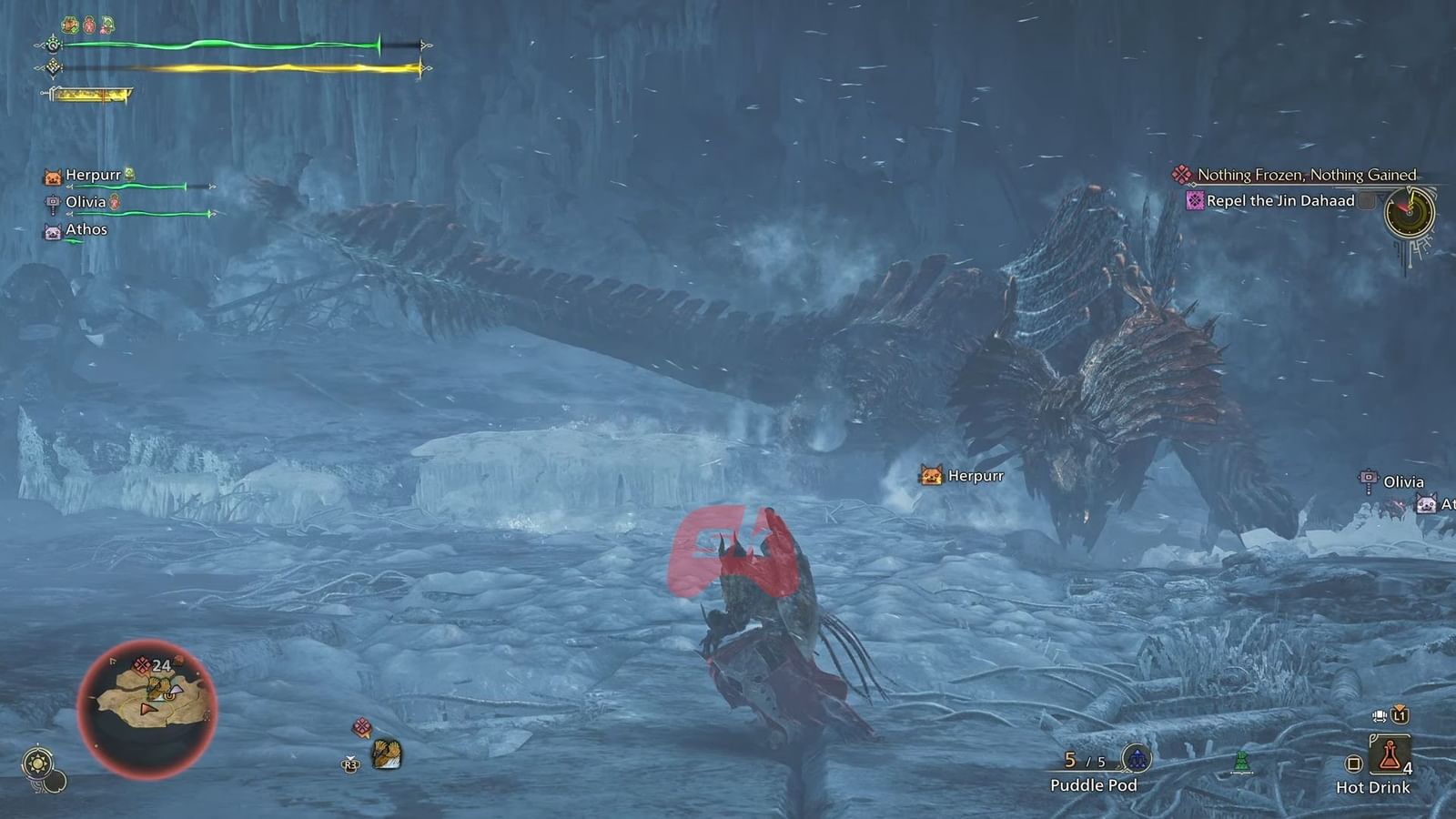Select Olivia's hammer weapon icon
Screen dimensions: 1456x819
click(x=53, y=203)
